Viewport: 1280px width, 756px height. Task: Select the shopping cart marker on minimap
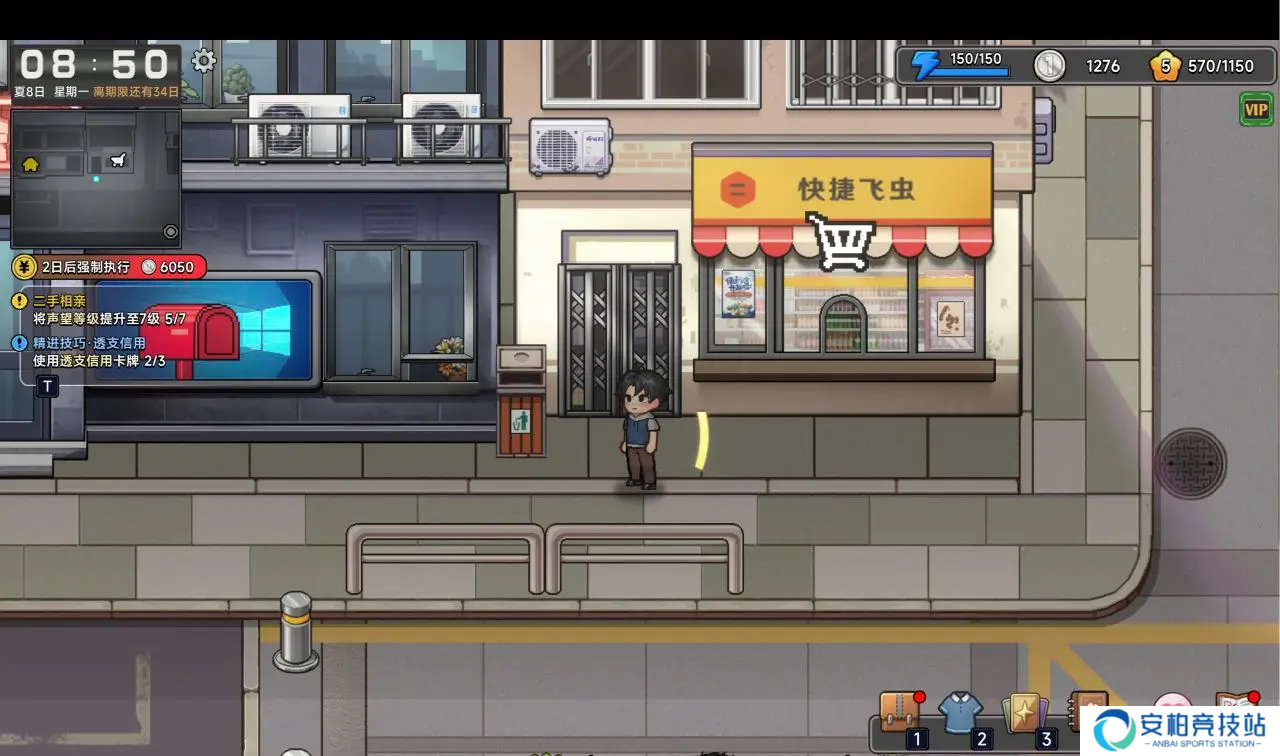point(119,159)
